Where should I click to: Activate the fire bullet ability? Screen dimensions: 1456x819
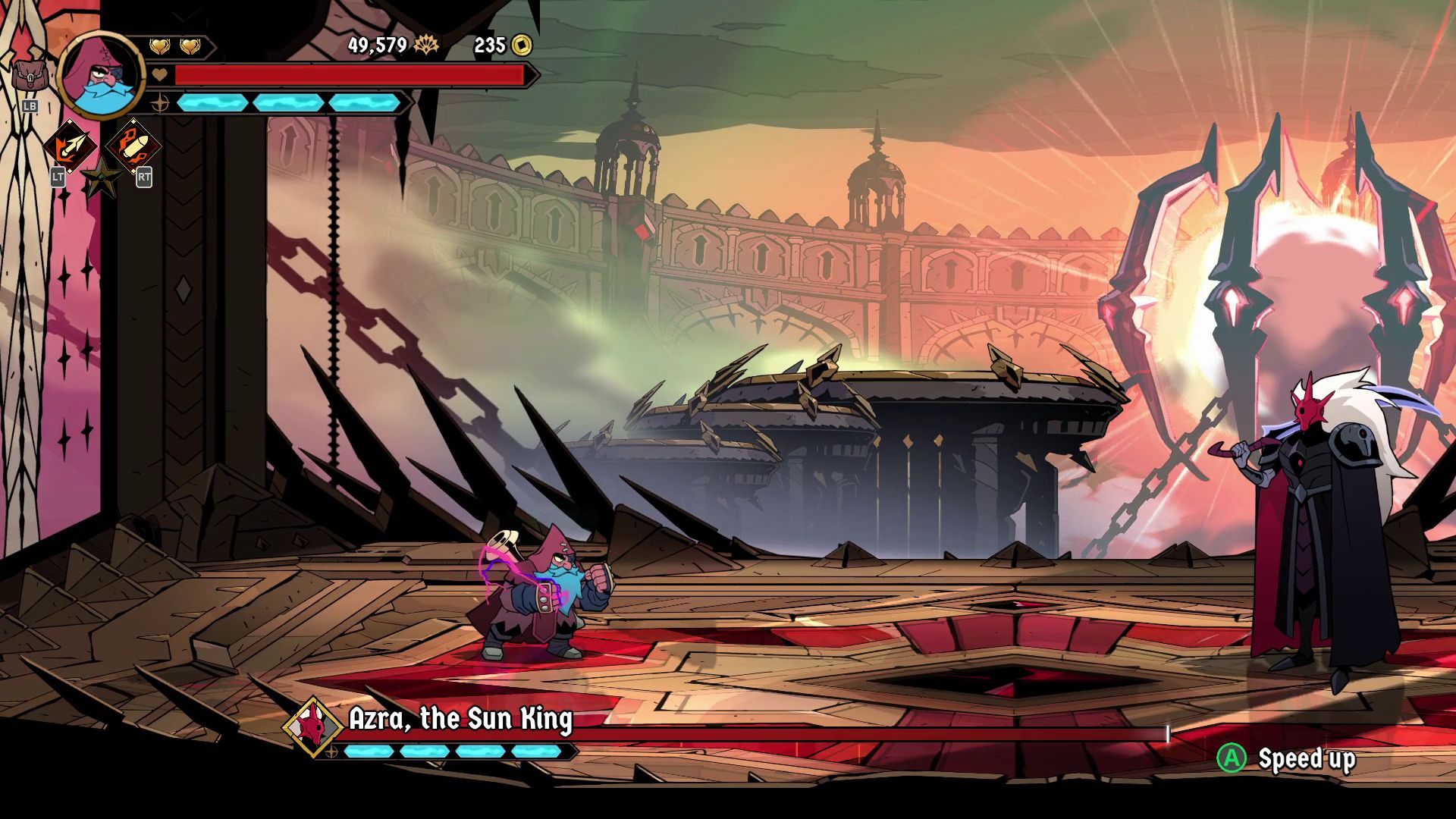(x=133, y=146)
